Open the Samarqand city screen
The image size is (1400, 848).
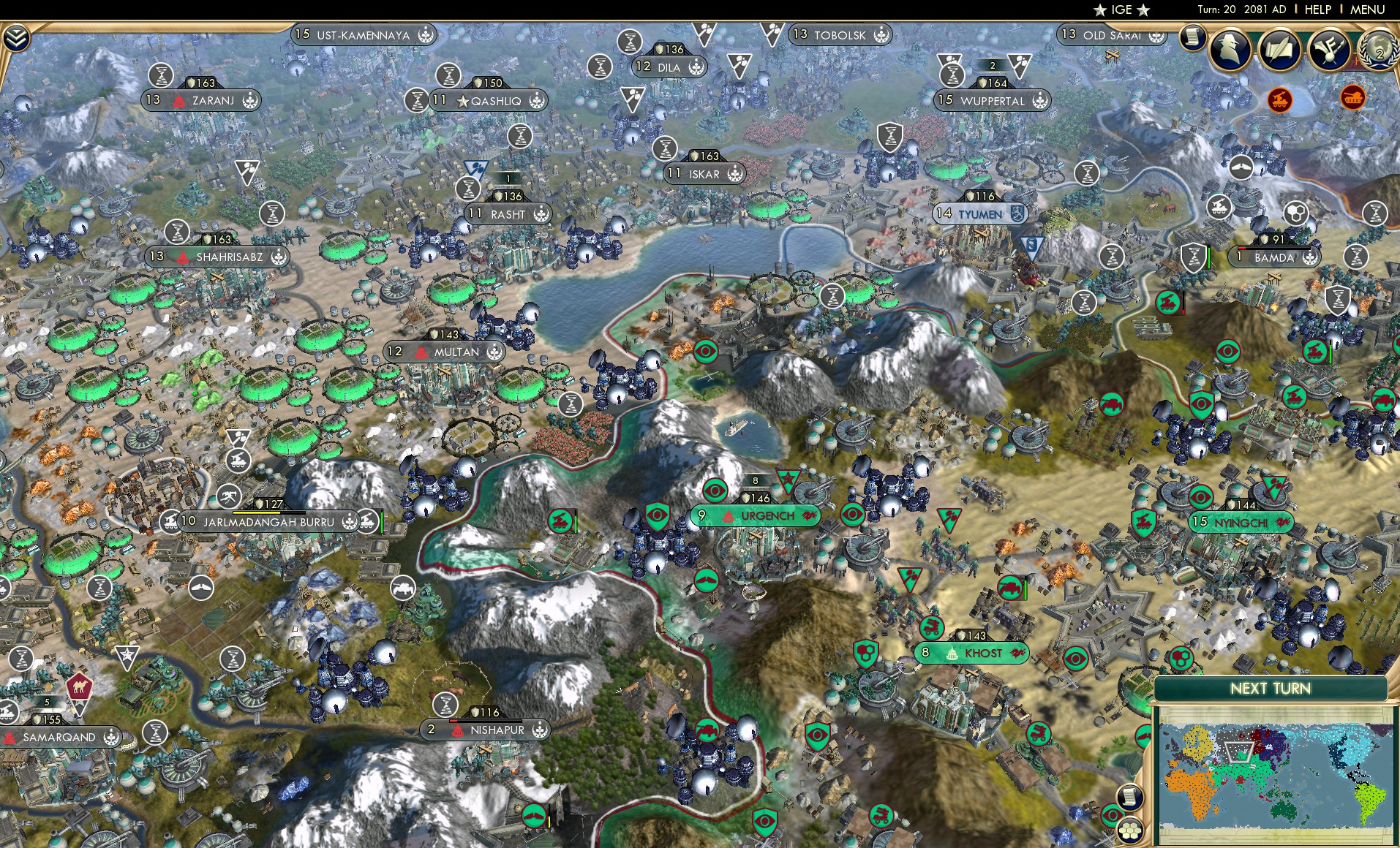point(59,738)
